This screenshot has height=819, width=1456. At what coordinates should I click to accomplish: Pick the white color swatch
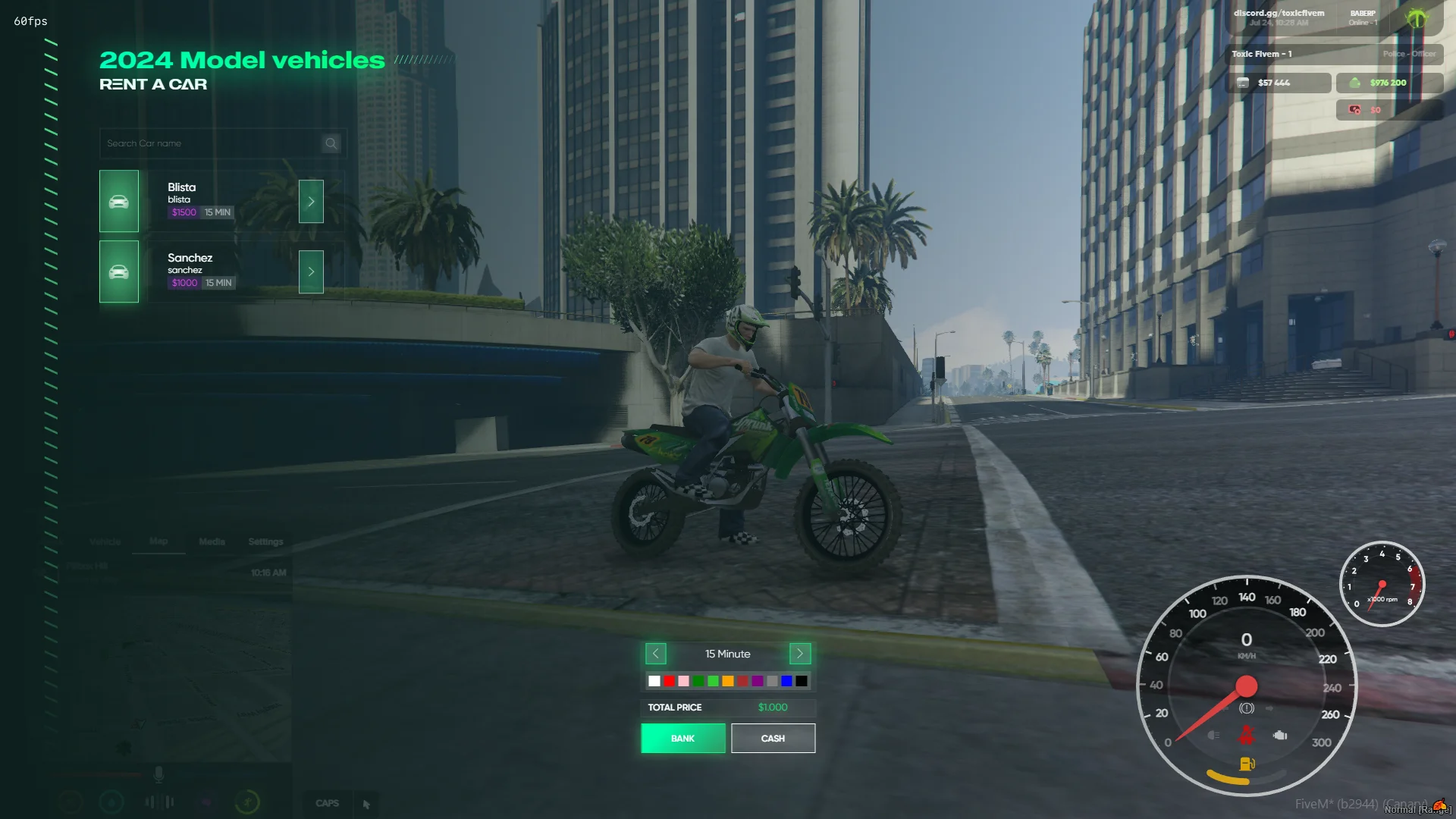(654, 681)
